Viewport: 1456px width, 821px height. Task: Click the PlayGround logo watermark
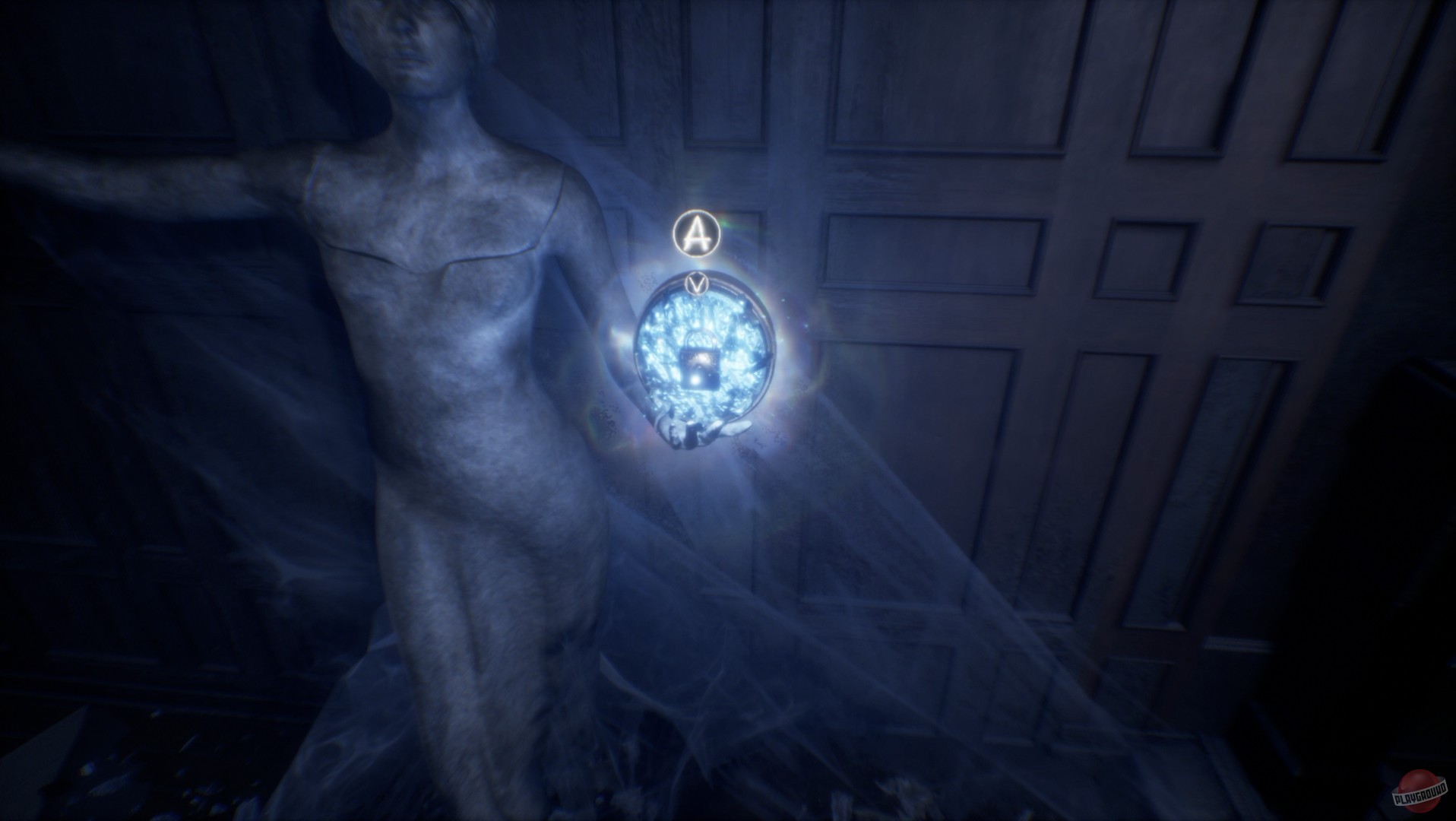point(1418,789)
